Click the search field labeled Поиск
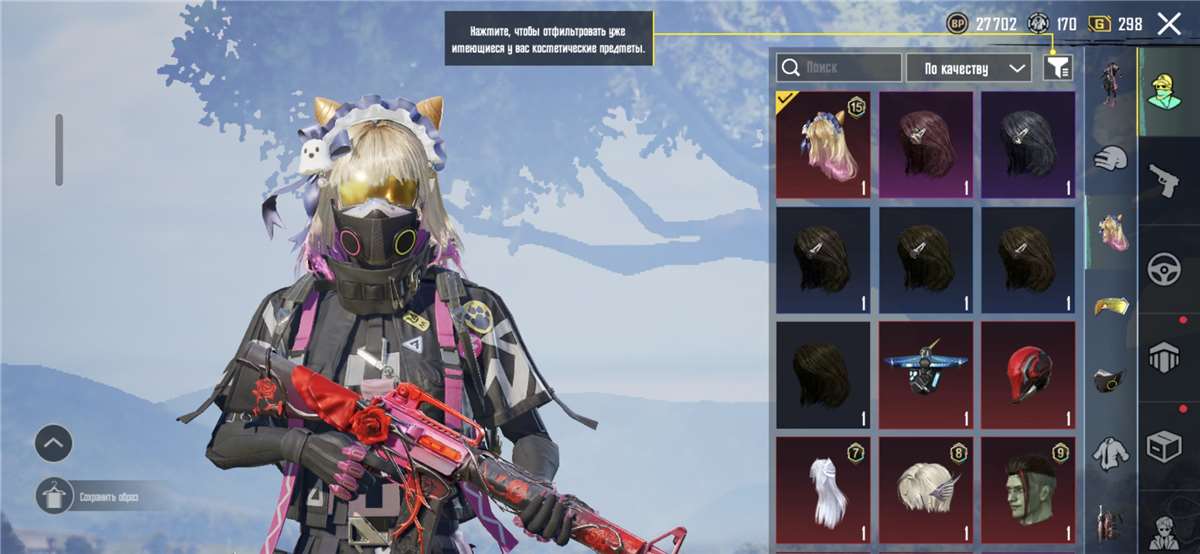This screenshot has width=1200, height=554. [838, 68]
